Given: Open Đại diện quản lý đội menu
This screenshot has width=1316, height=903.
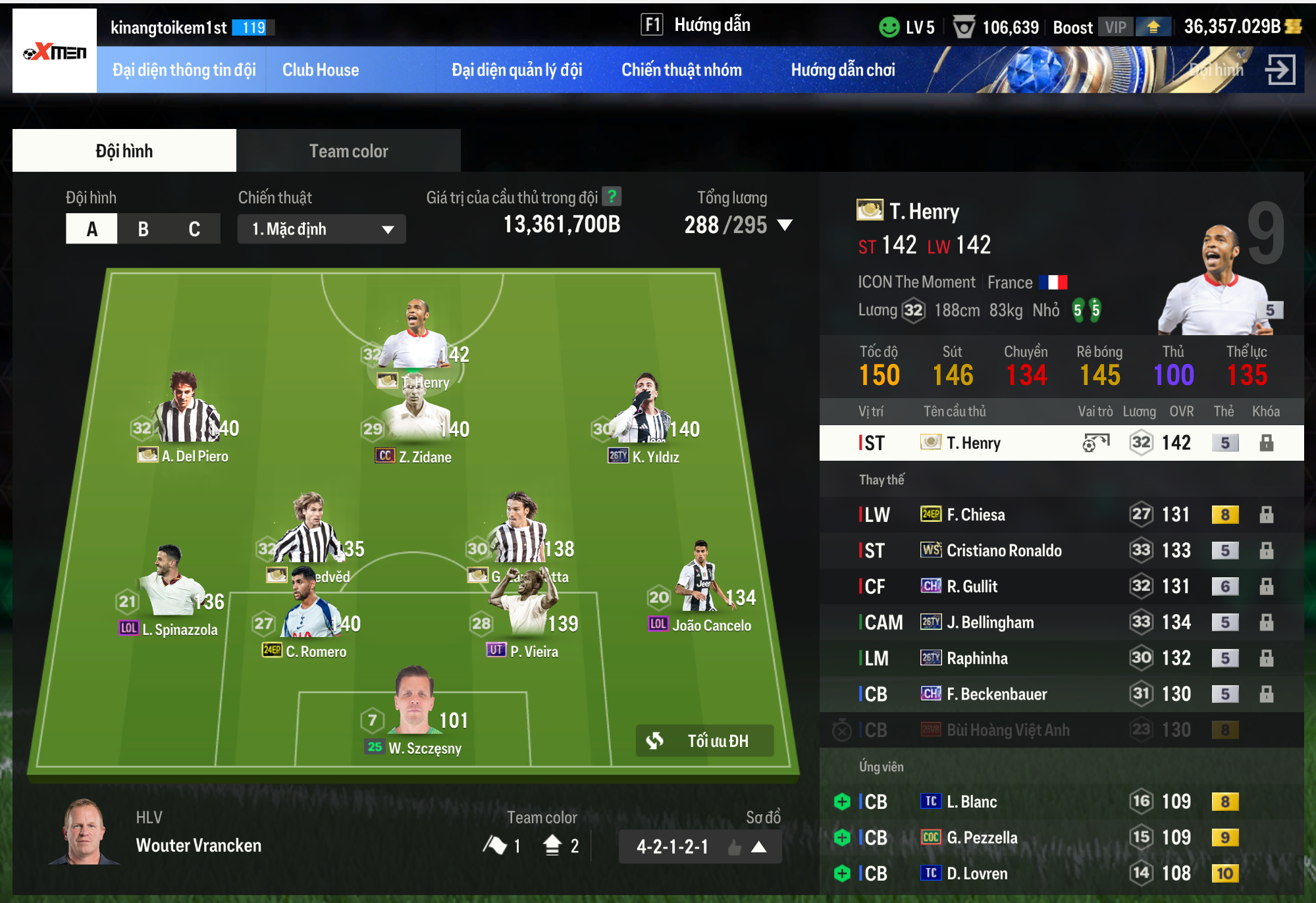Looking at the screenshot, I should 517,70.
